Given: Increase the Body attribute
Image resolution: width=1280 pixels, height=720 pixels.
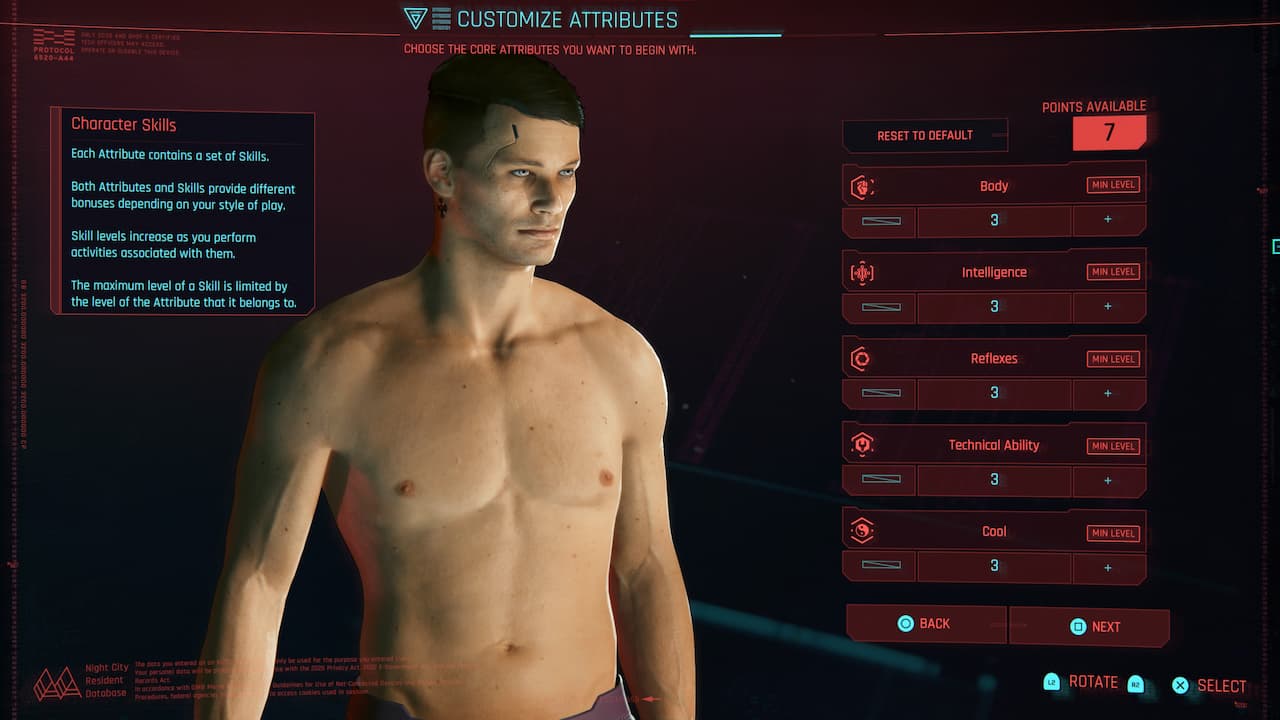Looking at the screenshot, I should [x=1108, y=220].
